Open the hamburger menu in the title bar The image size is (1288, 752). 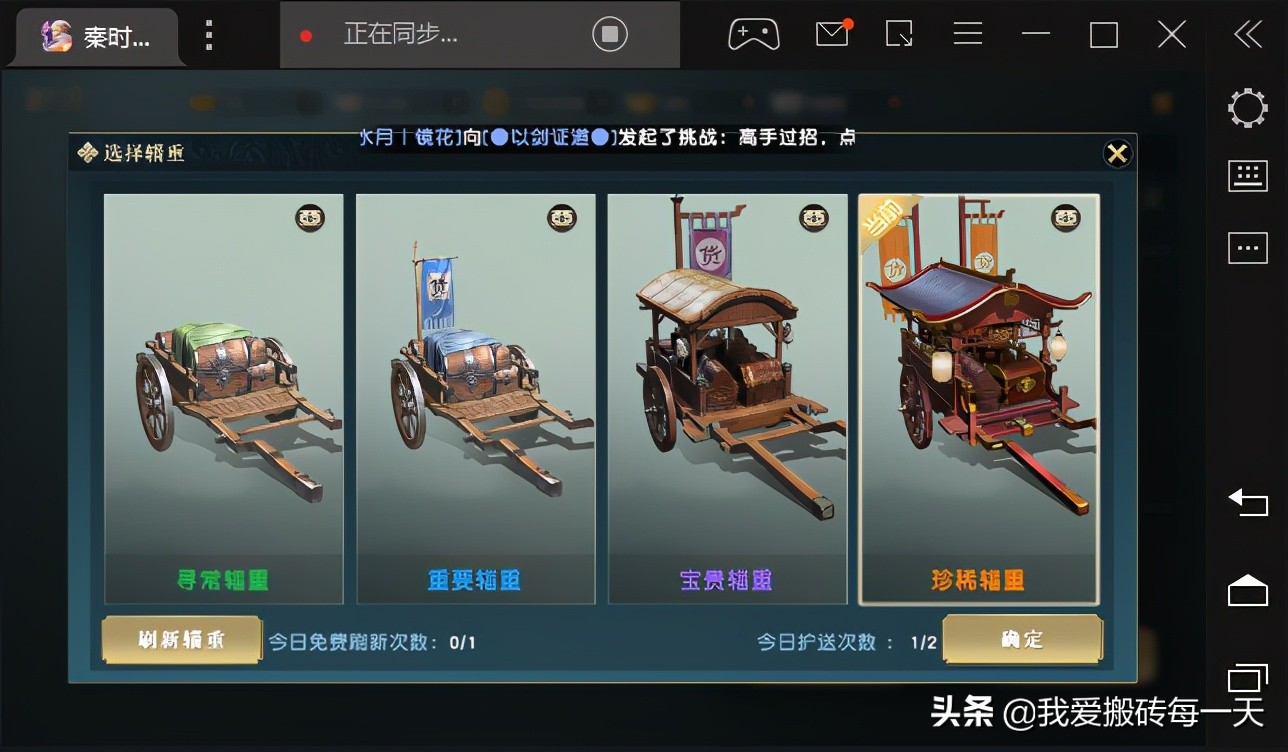pyautogui.click(x=967, y=33)
